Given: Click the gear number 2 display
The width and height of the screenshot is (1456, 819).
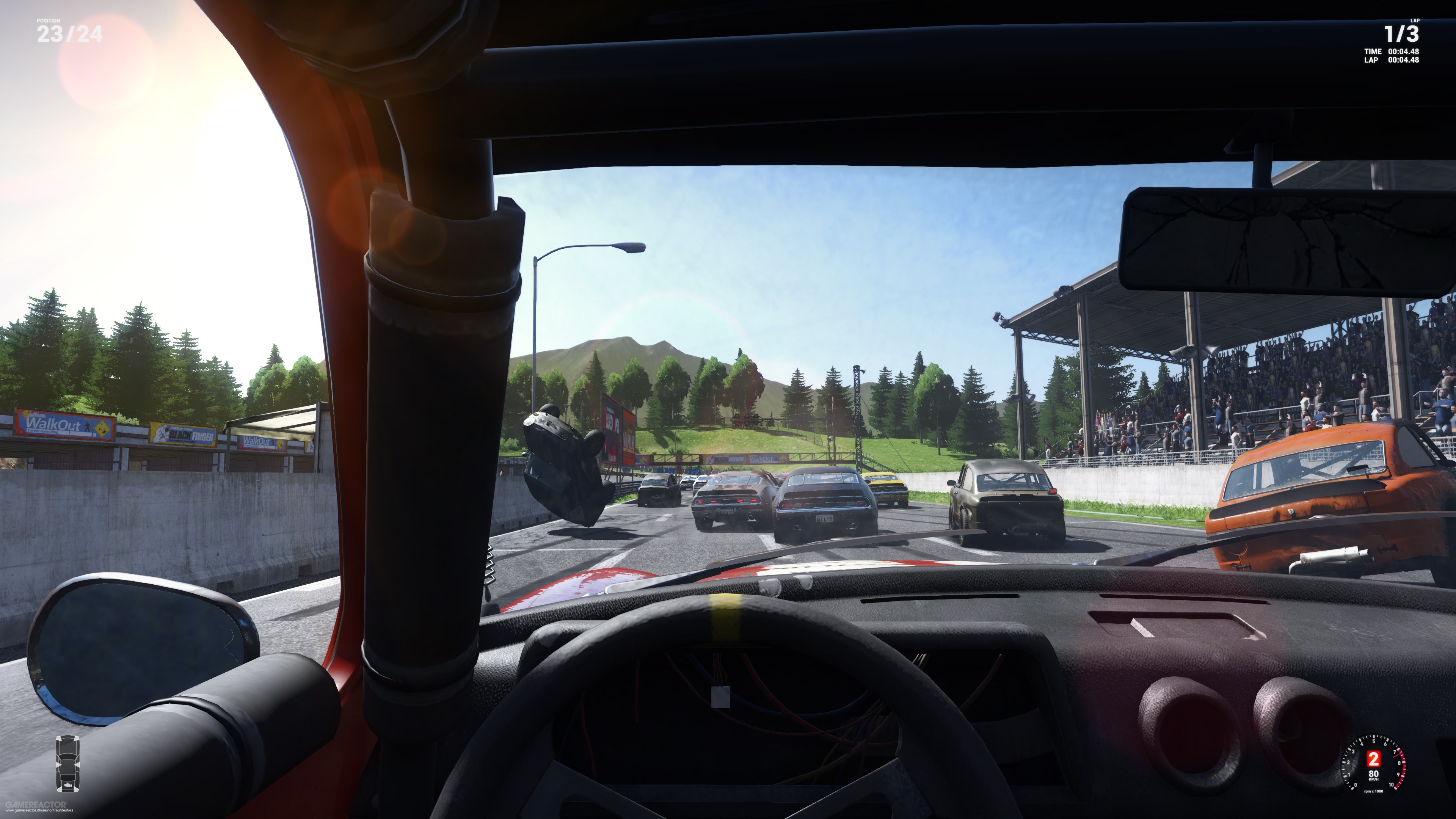Looking at the screenshot, I should coord(1373,759).
